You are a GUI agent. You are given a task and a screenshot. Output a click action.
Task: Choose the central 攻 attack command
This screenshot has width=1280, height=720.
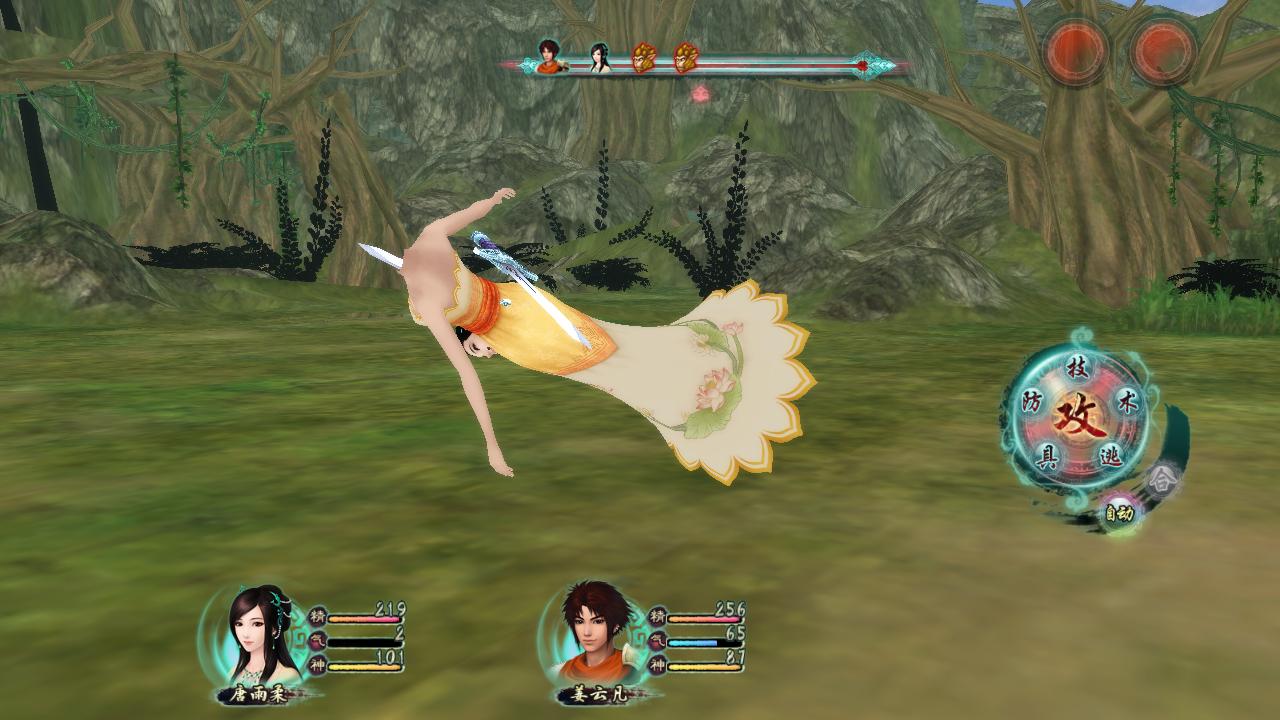click(1079, 412)
